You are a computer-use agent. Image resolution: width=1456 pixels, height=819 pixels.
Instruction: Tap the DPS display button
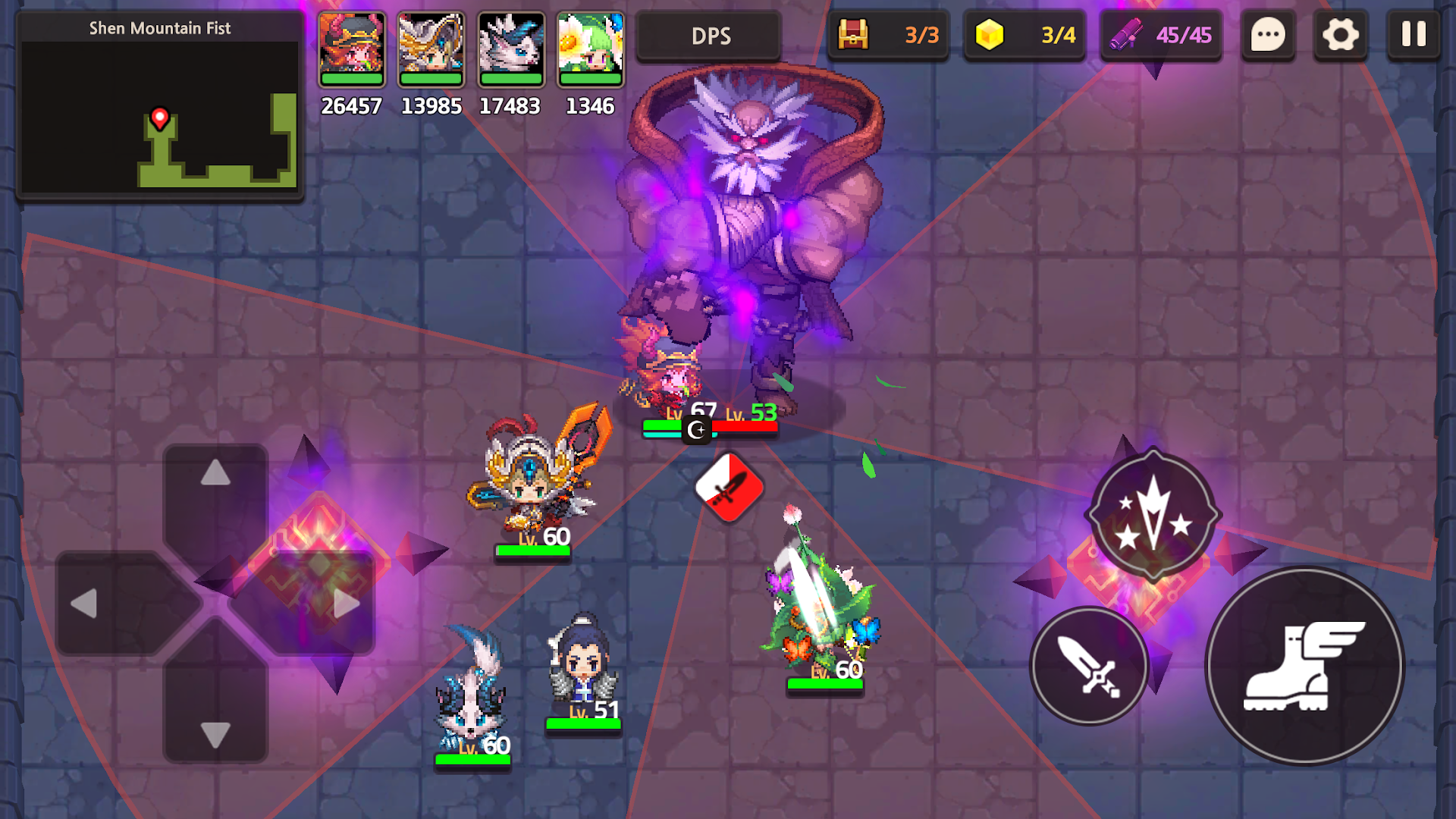(709, 35)
